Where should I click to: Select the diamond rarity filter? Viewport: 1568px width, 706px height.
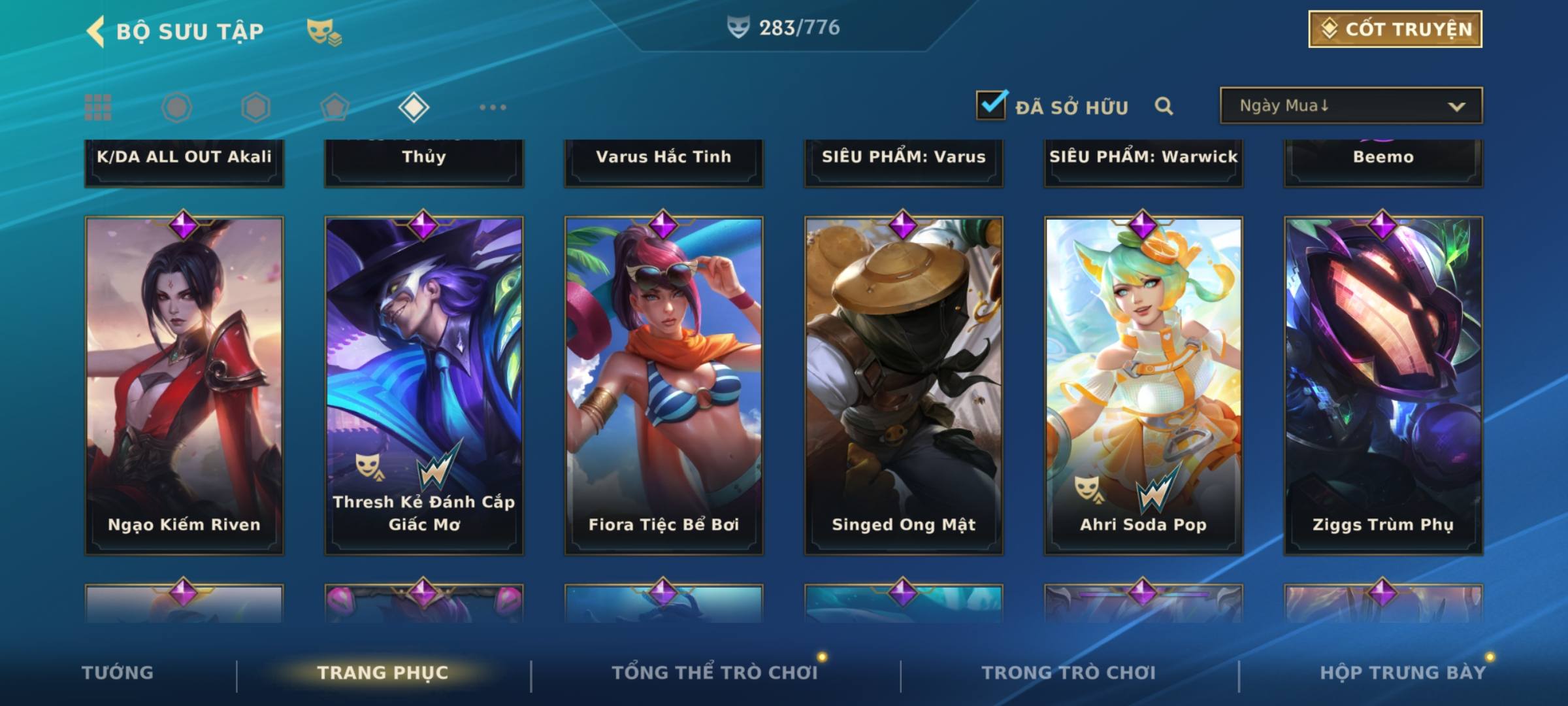(414, 107)
